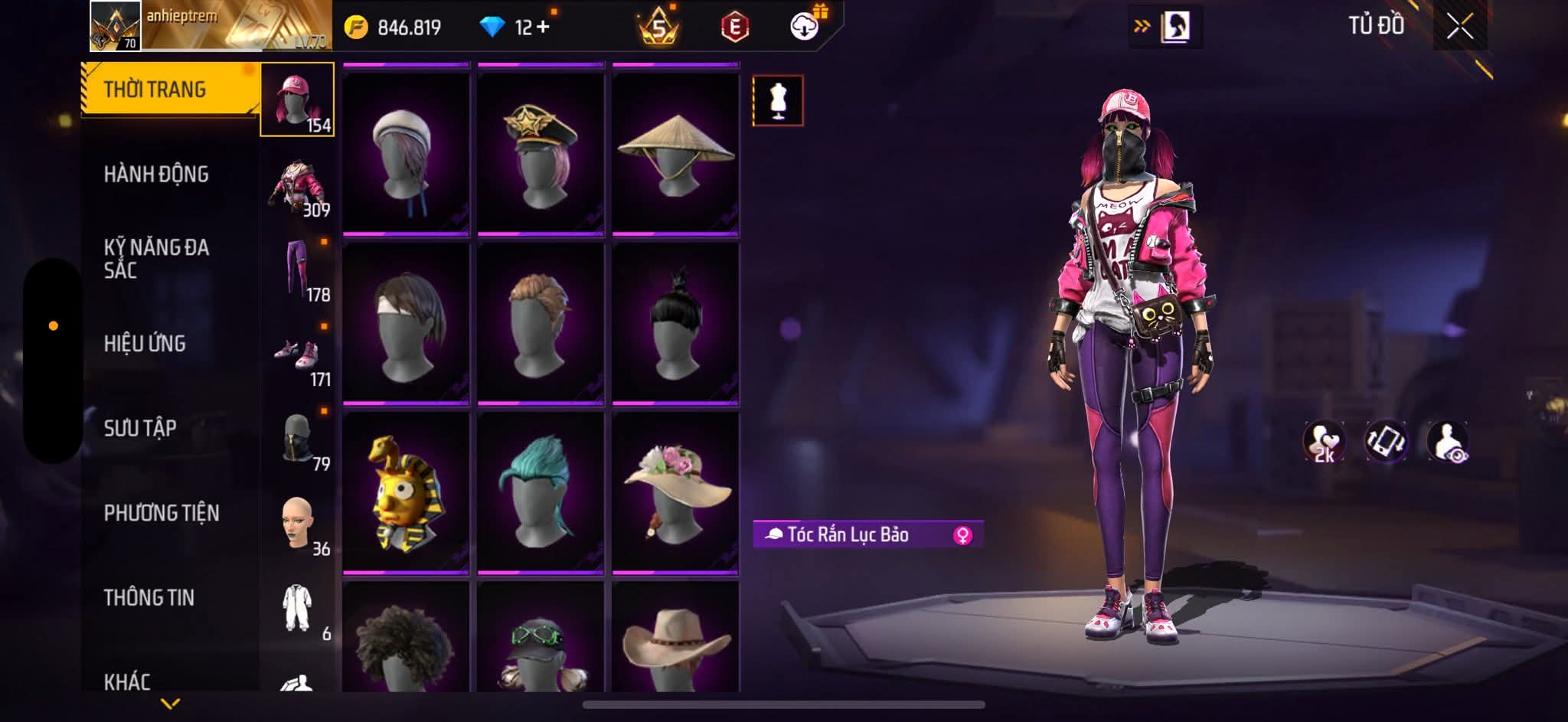
Task: Open the Hiệu Ứng category
Action: [145, 344]
